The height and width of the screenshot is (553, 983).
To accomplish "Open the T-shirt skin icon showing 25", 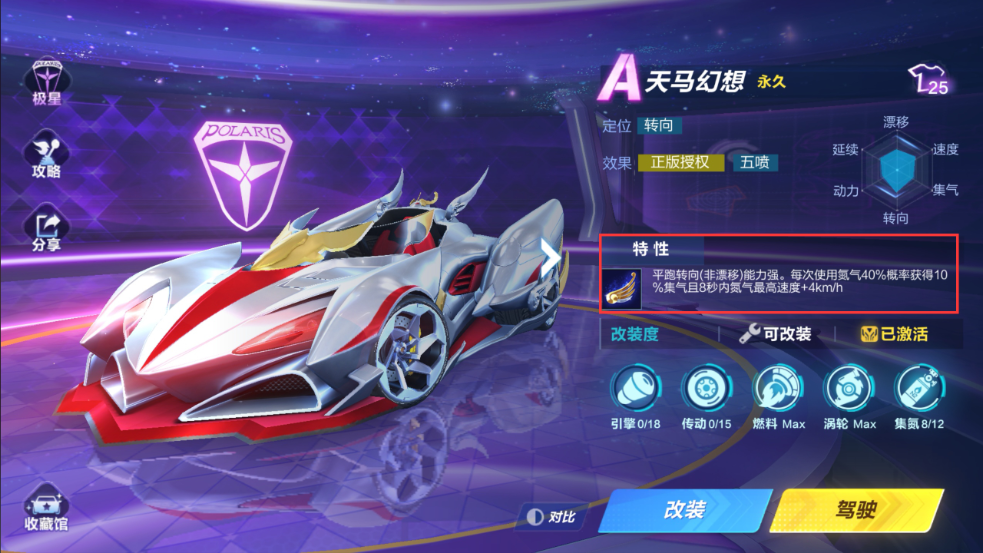I will tap(929, 80).
